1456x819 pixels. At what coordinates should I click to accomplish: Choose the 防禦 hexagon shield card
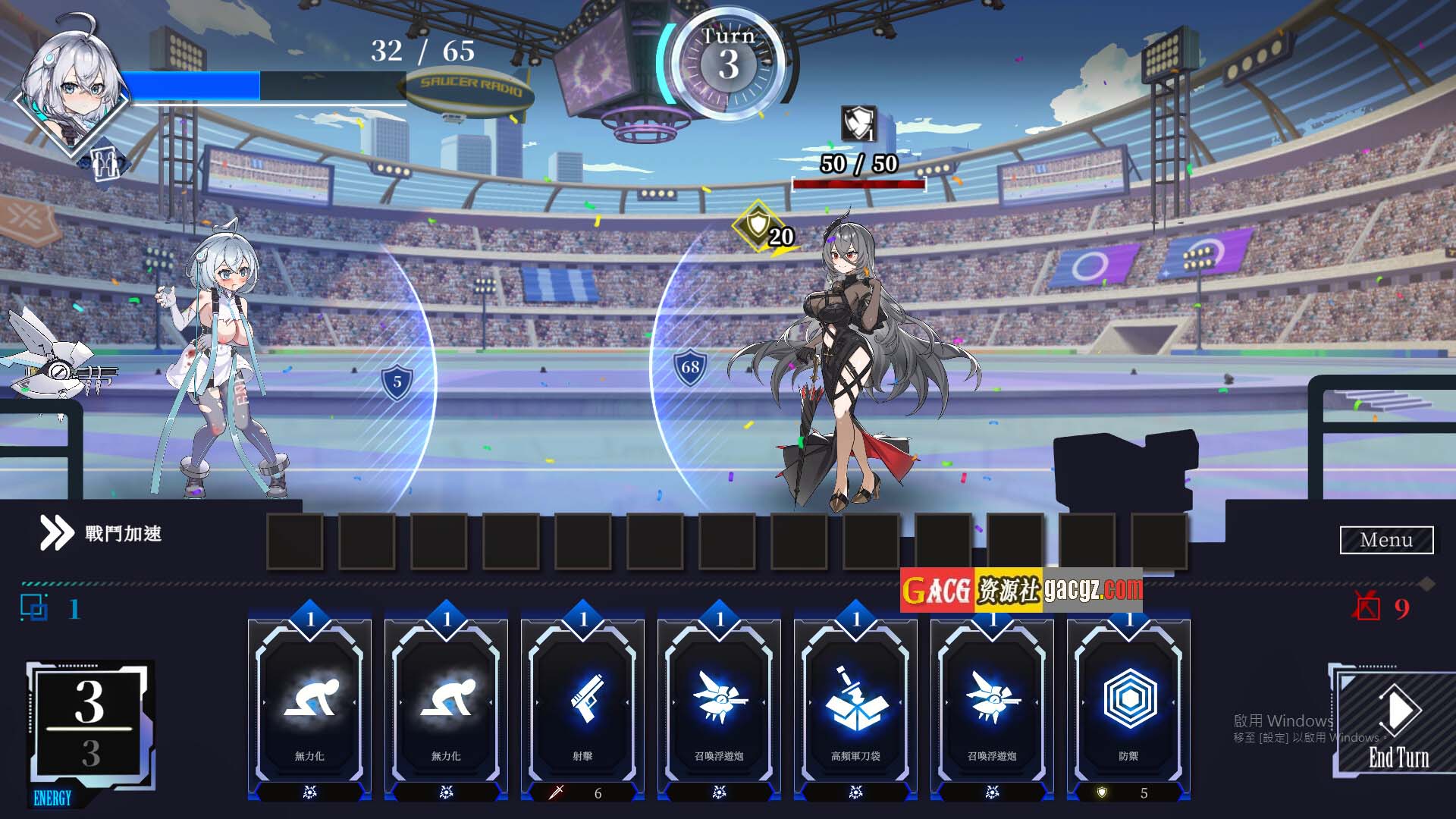(1128, 705)
